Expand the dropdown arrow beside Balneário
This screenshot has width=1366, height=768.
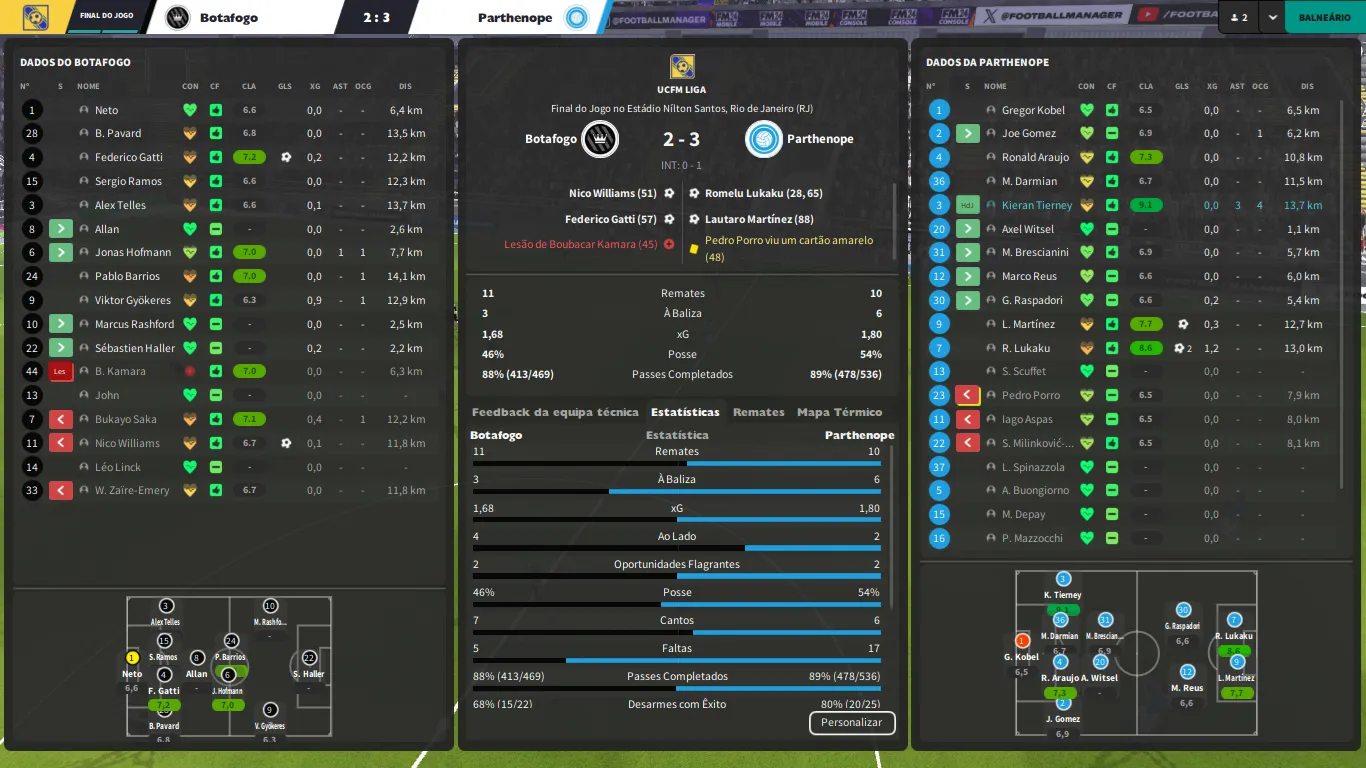tap(1272, 17)
